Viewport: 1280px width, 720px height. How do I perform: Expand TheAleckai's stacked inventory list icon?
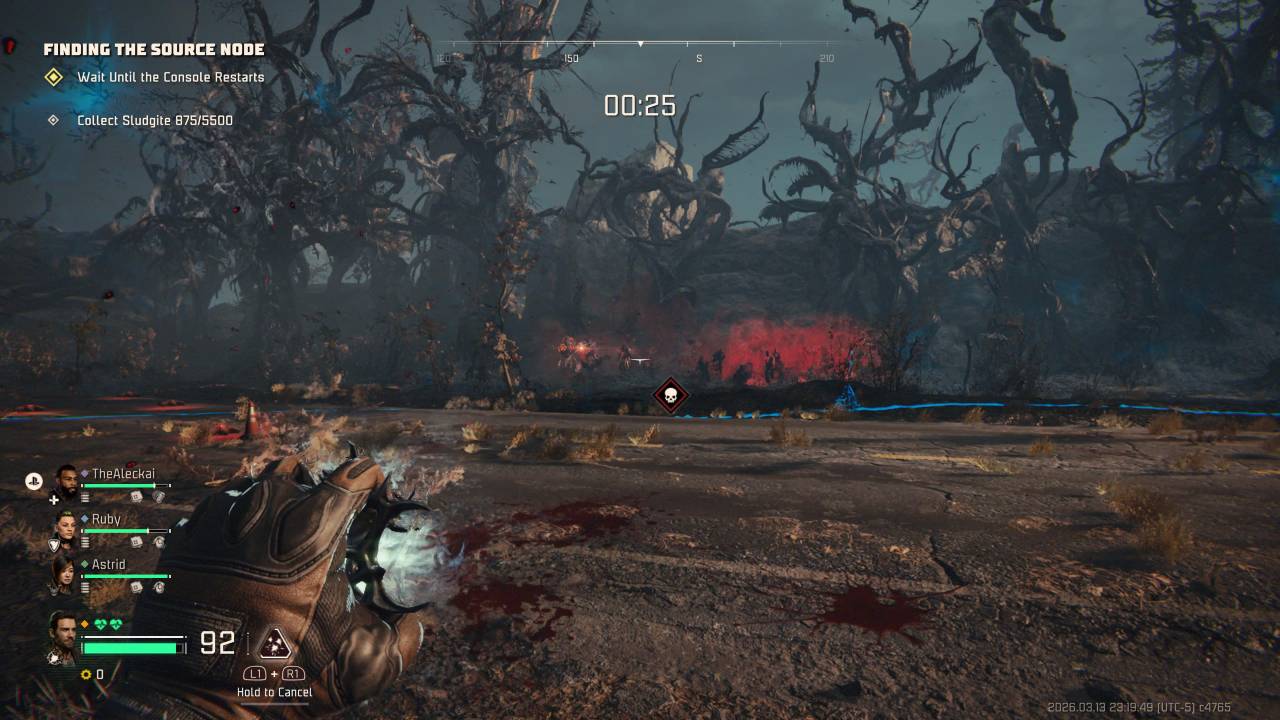click(84, 495)
